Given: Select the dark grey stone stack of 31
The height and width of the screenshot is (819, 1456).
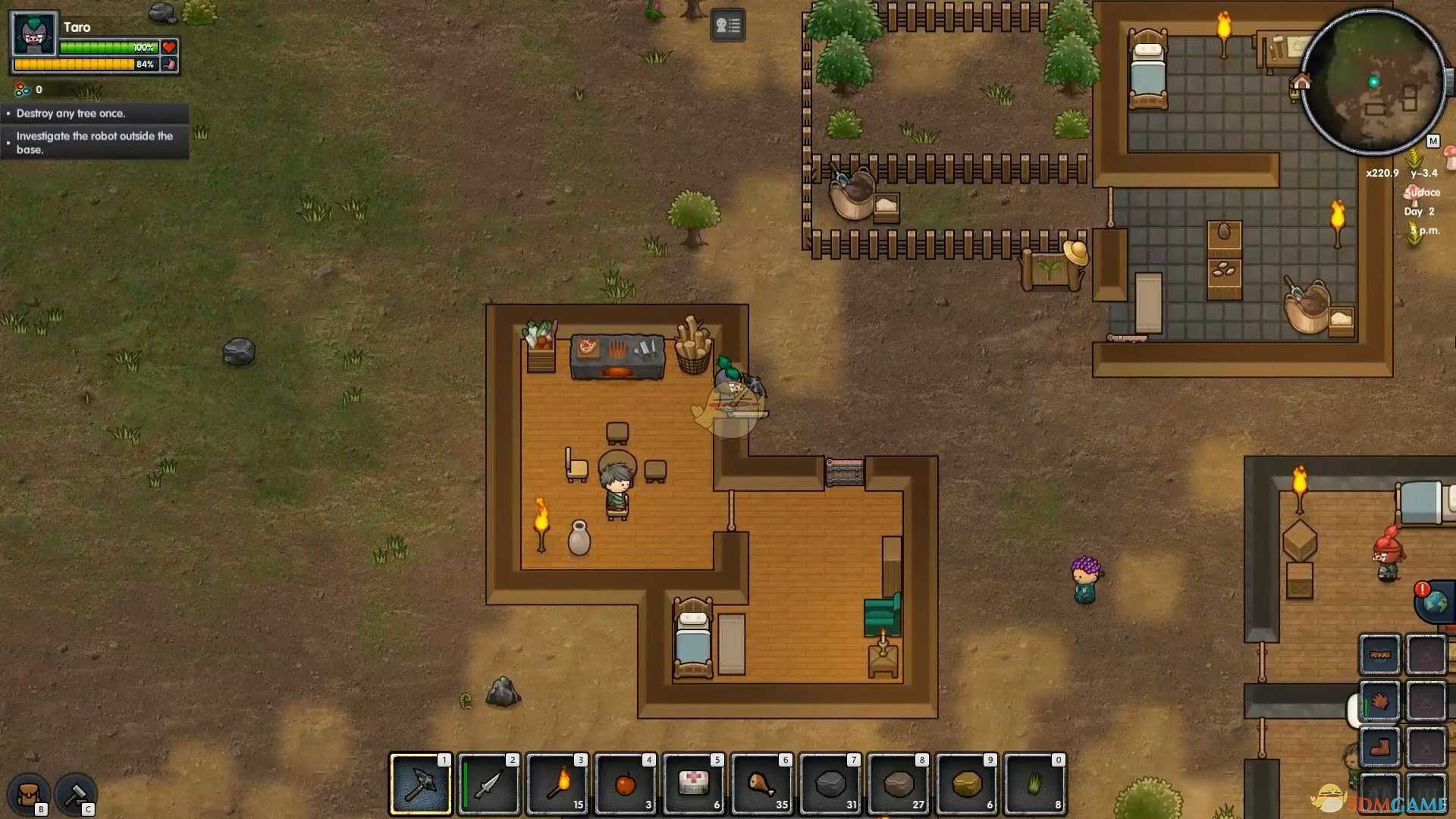Looking at the screenshot, I should (x=830, y=784).
